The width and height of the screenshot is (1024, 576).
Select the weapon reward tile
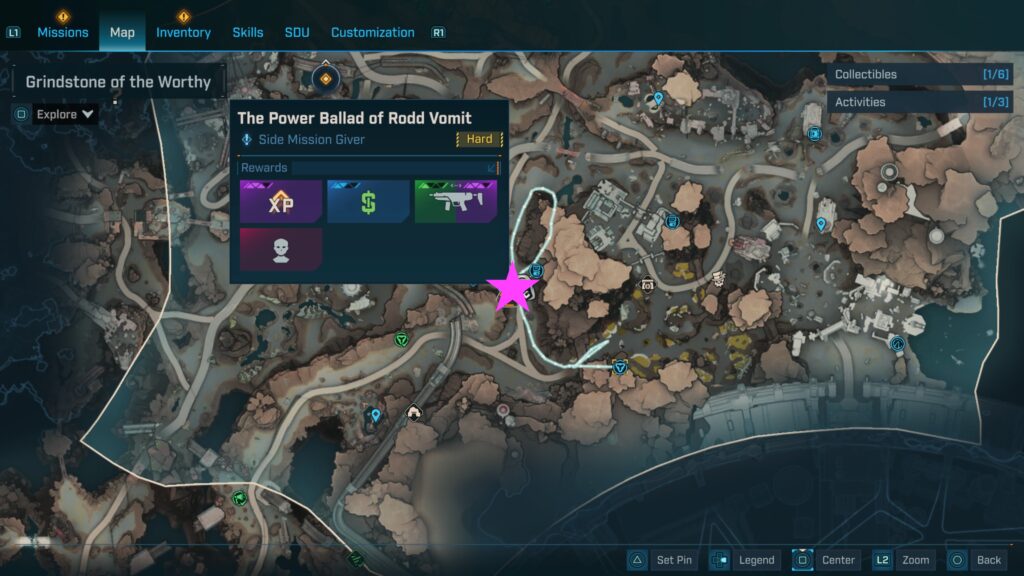455,201
